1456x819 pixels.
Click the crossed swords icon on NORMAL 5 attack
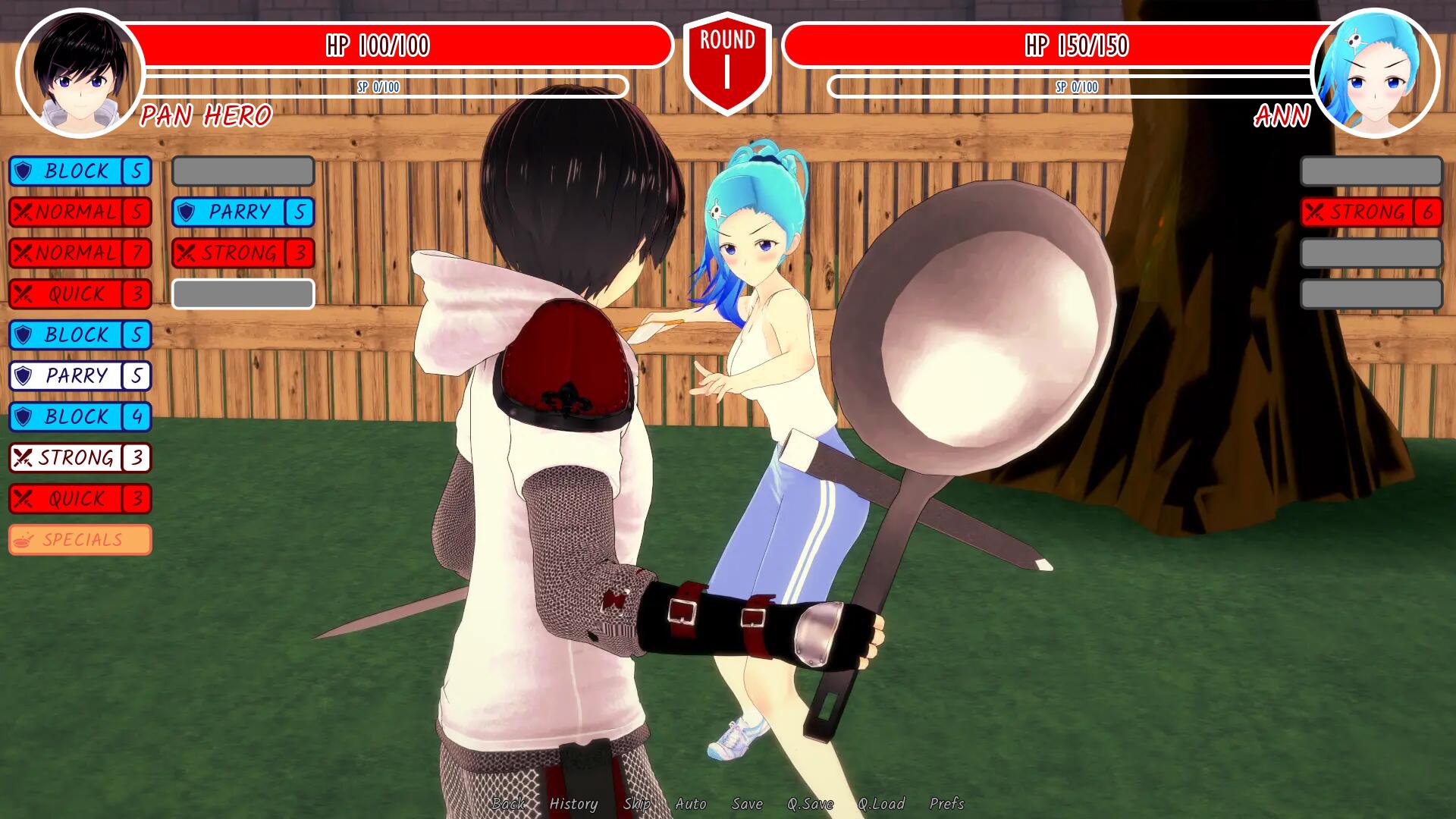[24, 212]
